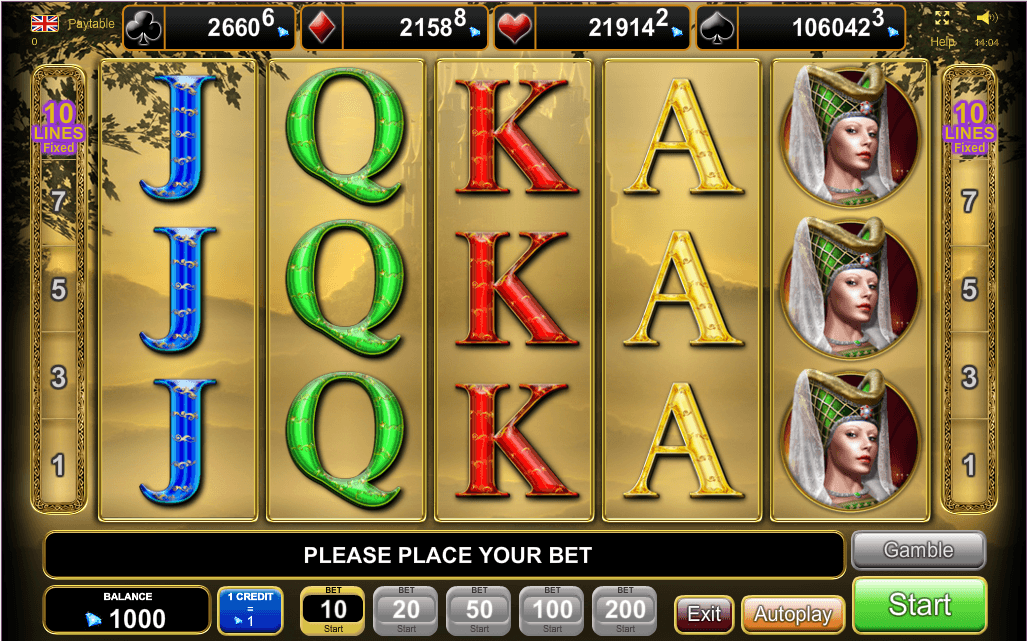Select the 10 bet button
Image resolution: width=1027 pixels, height=641 pixels.
333,610
